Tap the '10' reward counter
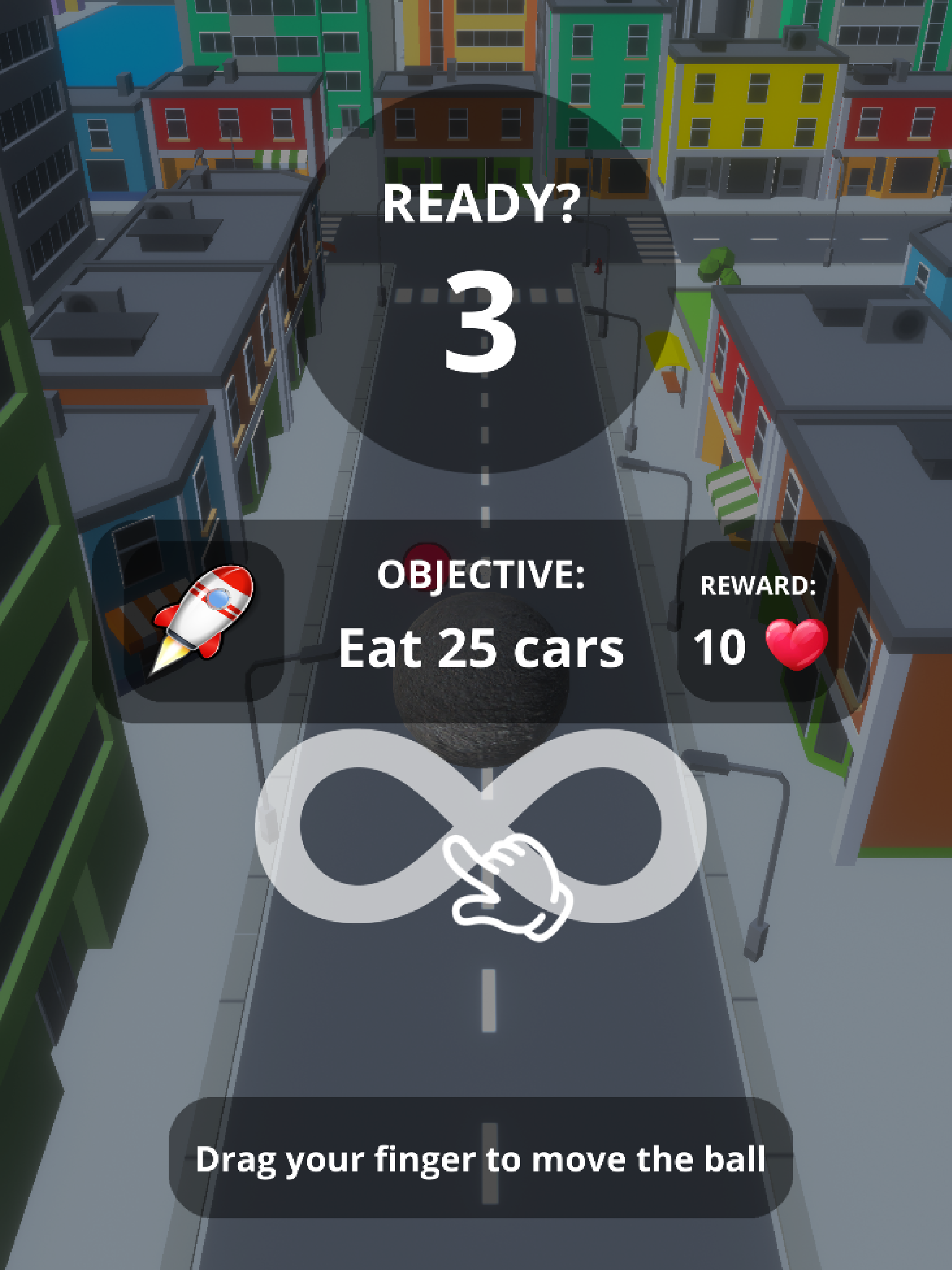The image size is (952, 1270). 720,648
